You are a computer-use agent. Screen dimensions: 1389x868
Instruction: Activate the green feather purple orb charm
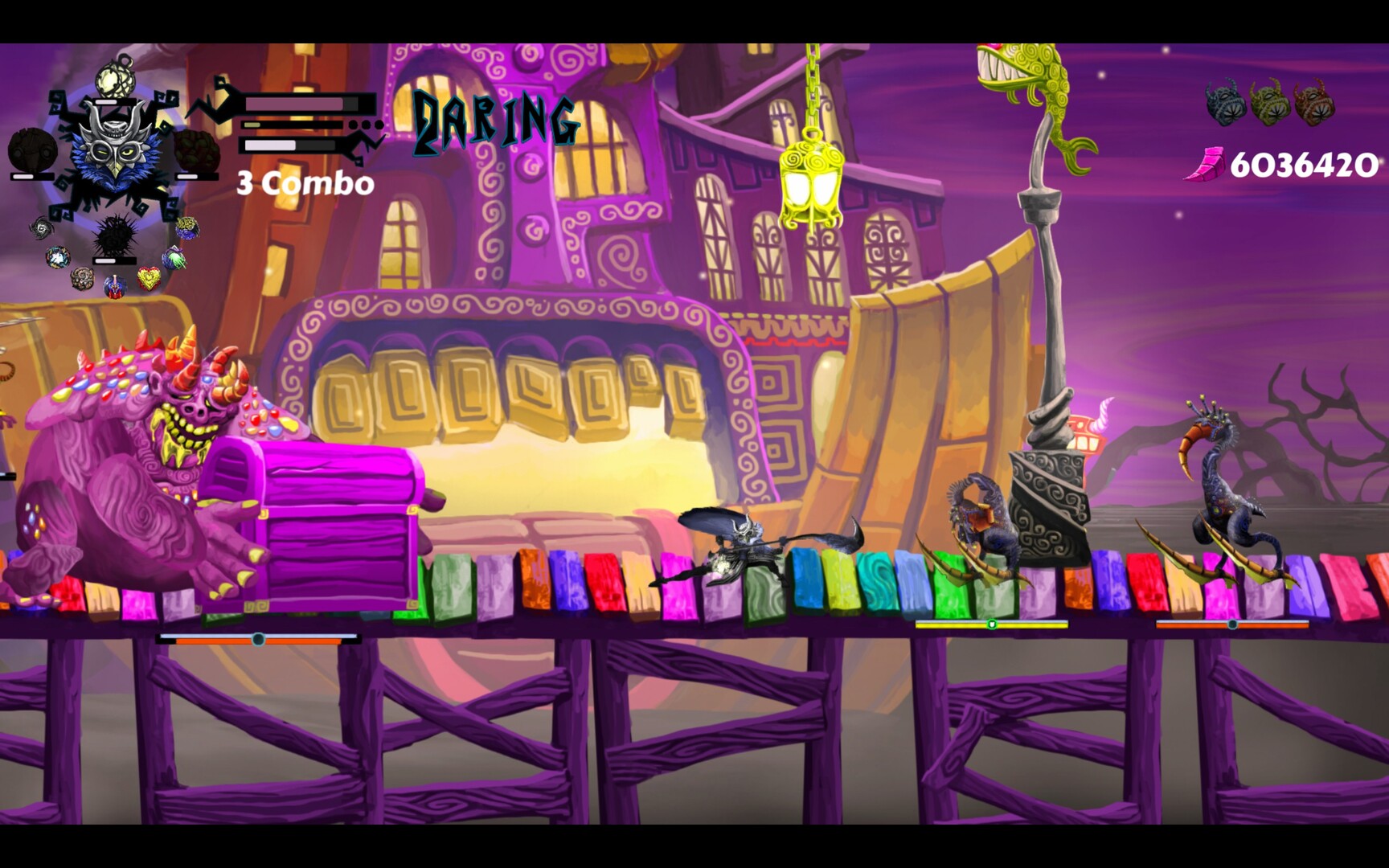pos(174,259)
